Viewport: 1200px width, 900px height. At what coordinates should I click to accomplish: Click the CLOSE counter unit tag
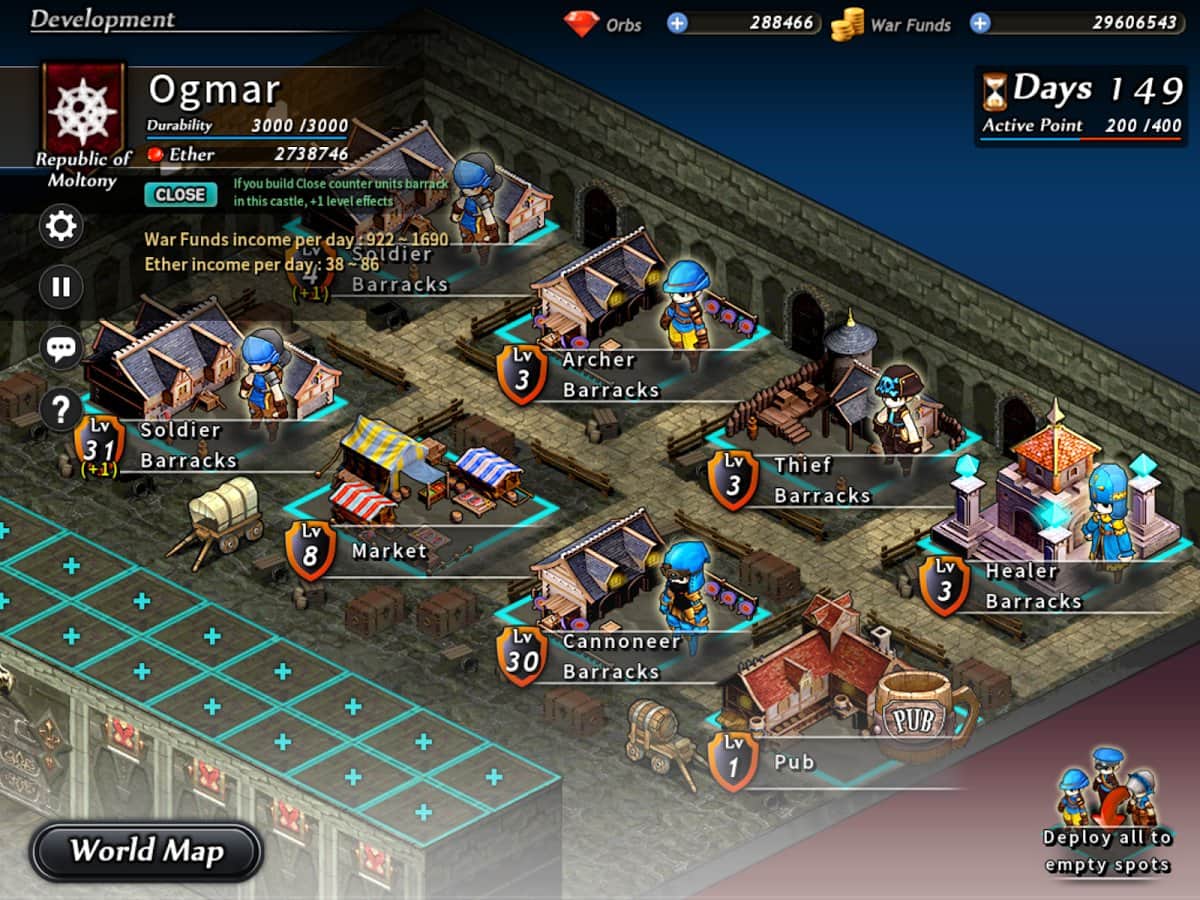click(180, 195)
